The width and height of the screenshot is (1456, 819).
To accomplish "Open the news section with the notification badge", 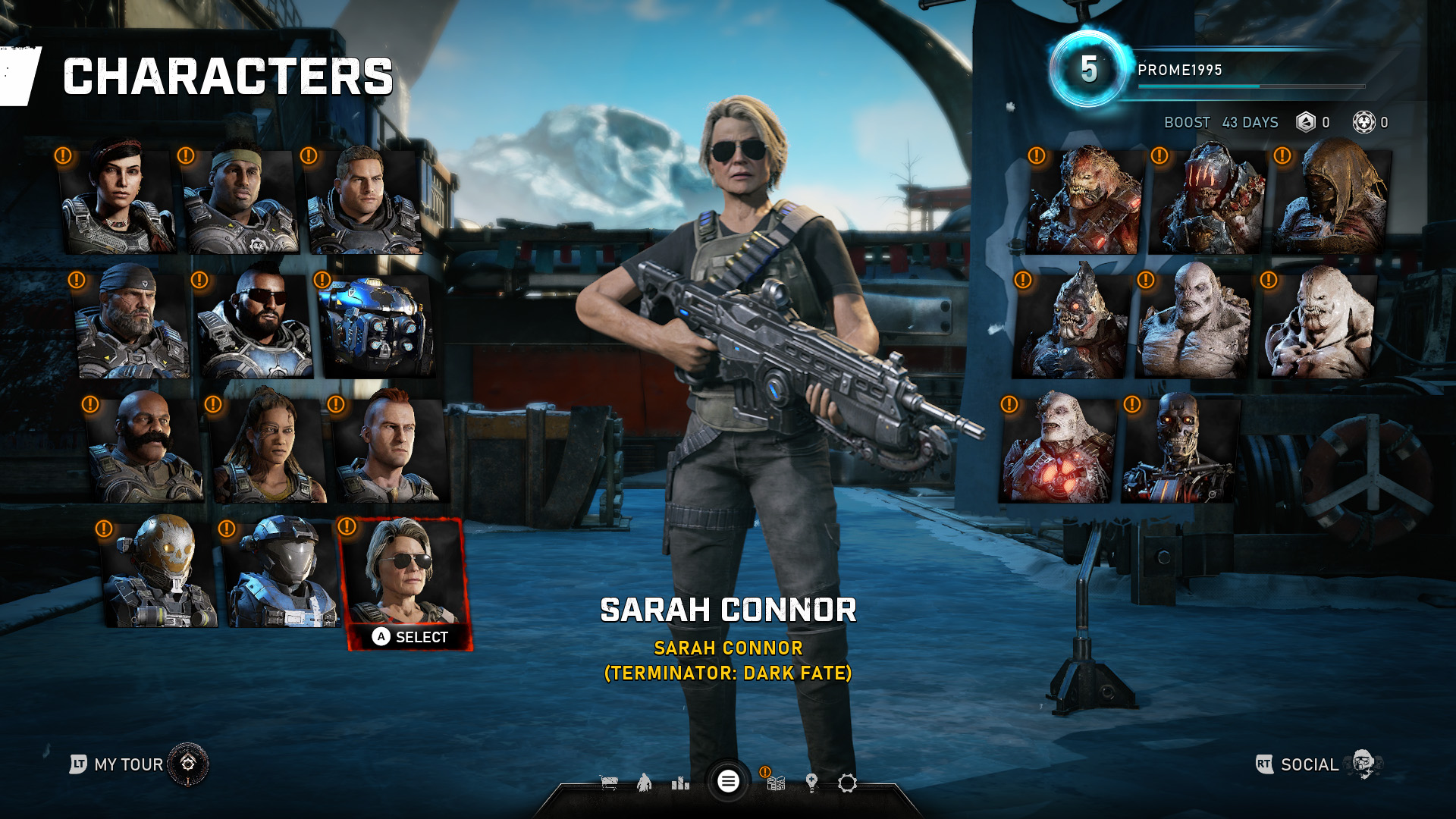I will (776, 784).
